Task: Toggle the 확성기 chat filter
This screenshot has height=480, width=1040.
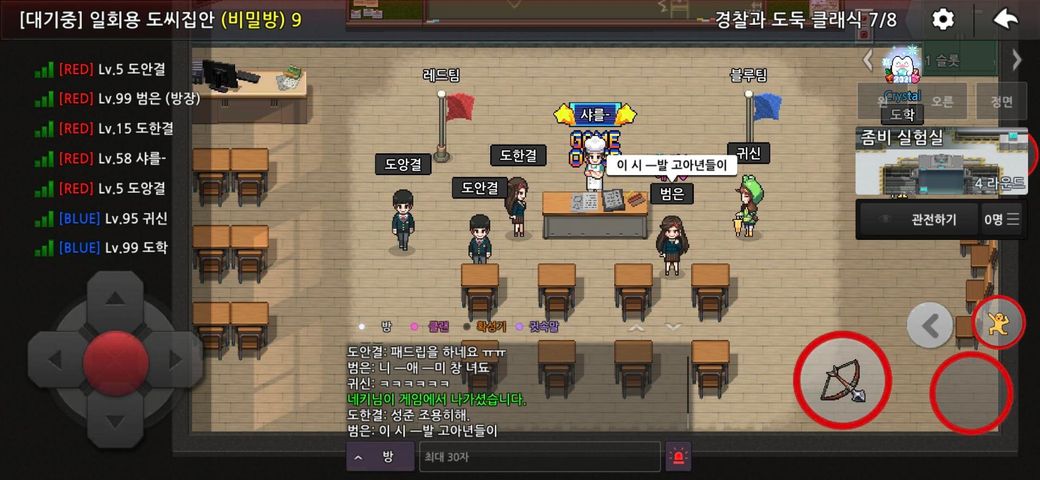Action: (491, 326)
